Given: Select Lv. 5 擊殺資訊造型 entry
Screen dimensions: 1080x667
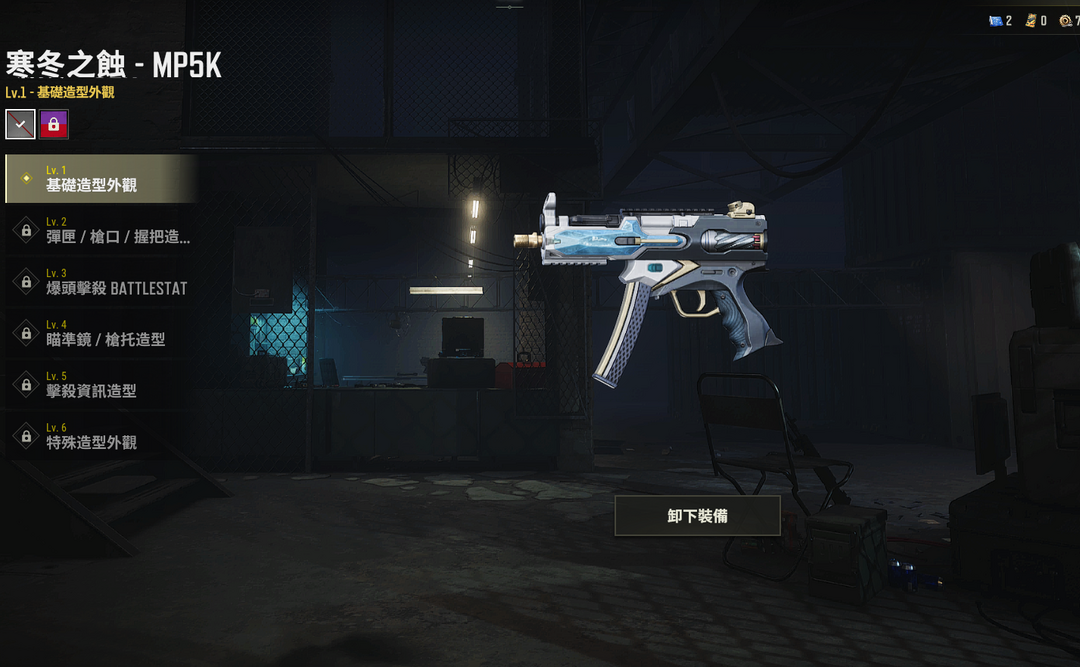Looking at the screenshot, I should (x=100, y=384).
